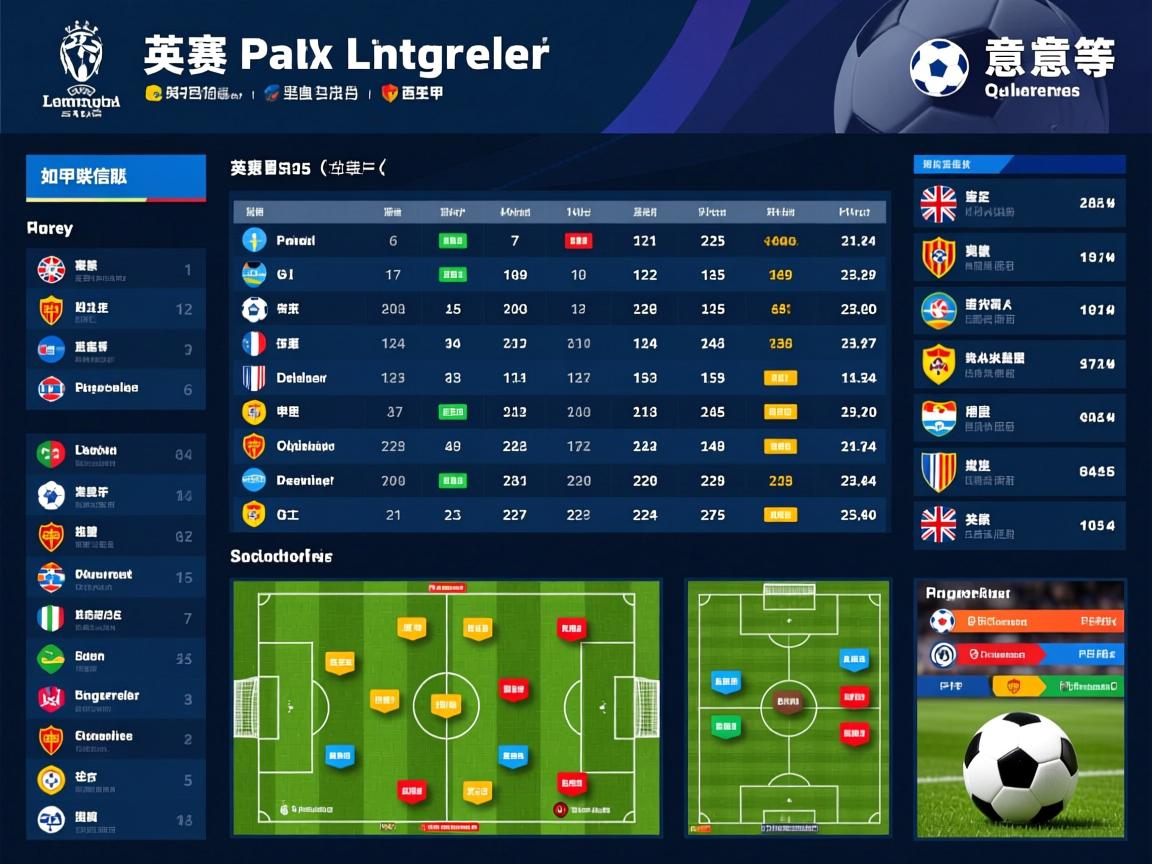
Task: Click the green banner segment in bottom-right panel
Action: [x=1083, y=686]
